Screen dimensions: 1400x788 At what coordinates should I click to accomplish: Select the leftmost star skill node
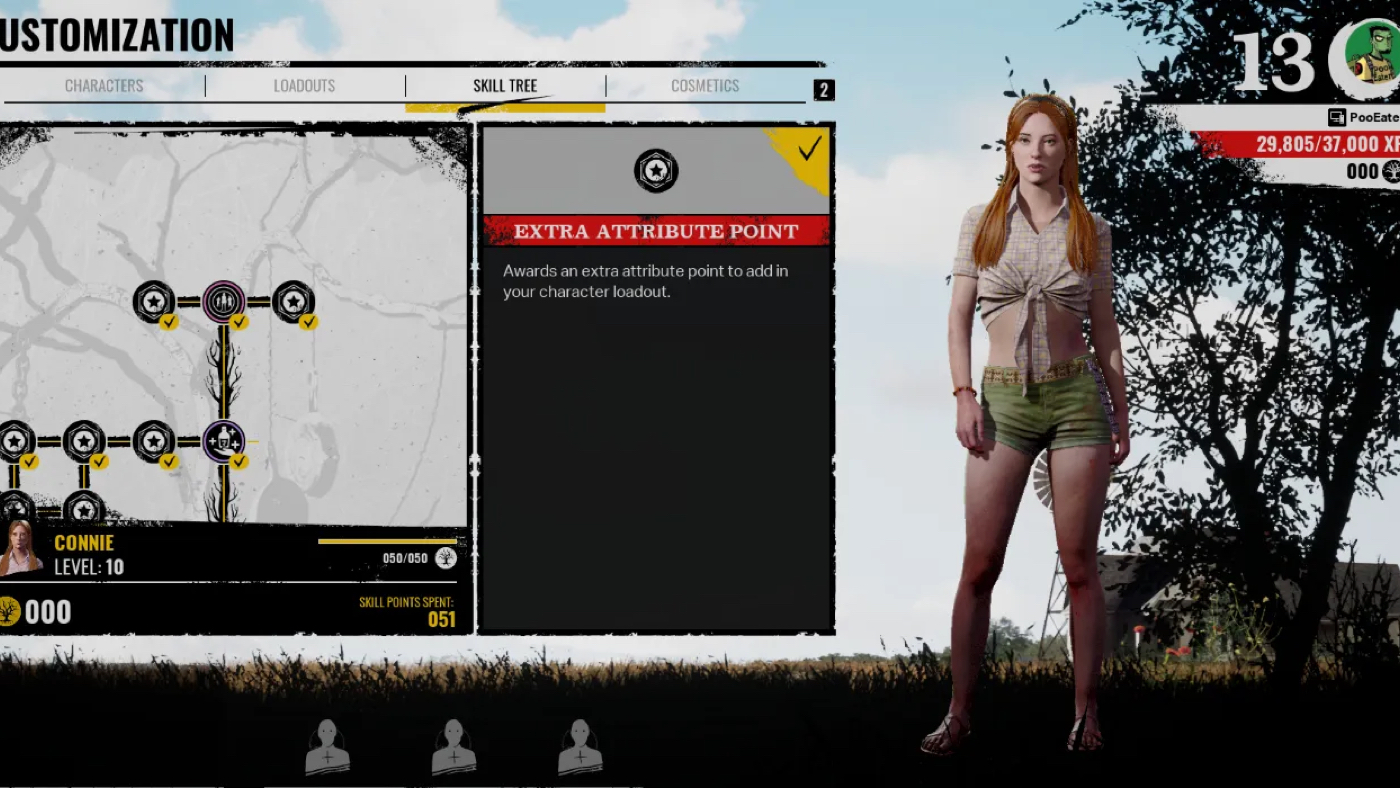14,440
